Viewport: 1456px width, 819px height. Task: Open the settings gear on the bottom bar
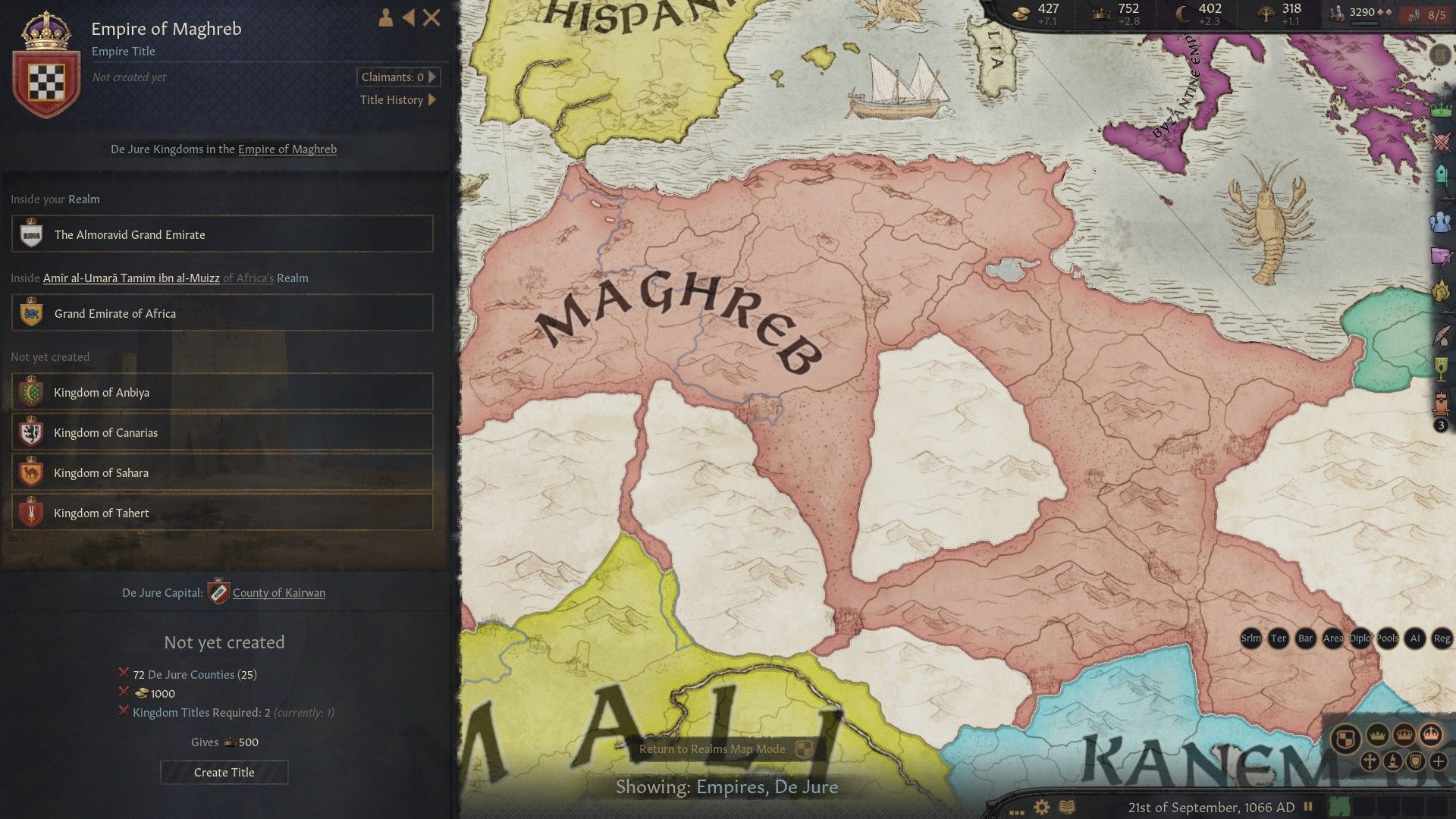coord(1041,806)
